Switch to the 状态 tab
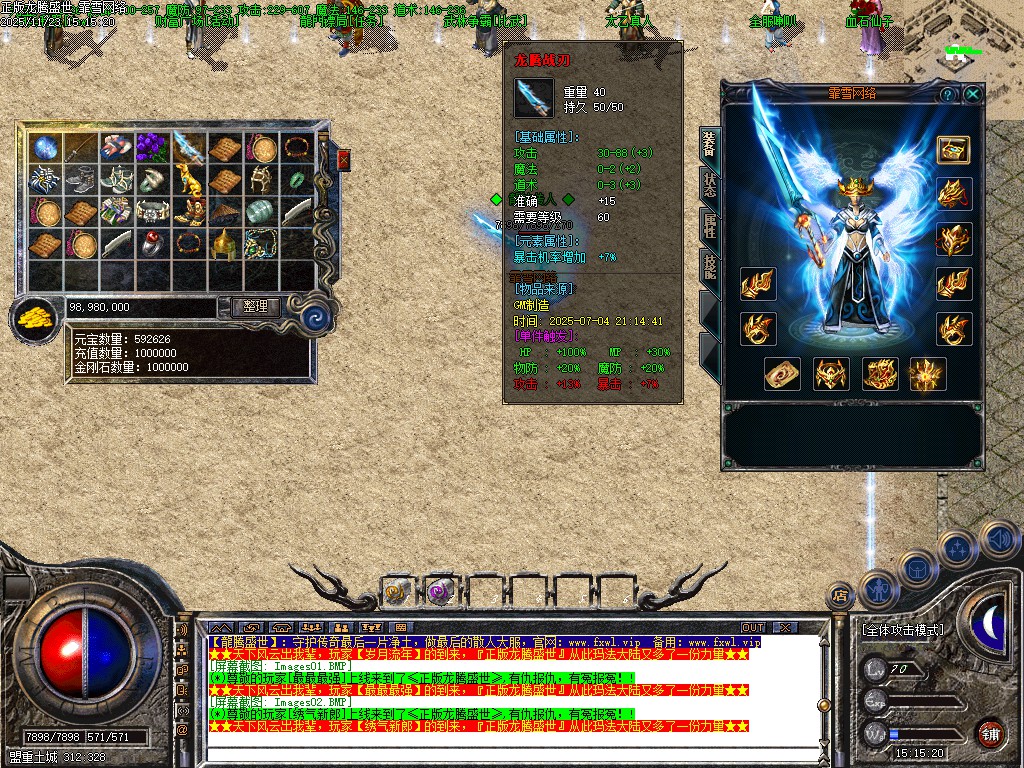Screen dimensions: 1024x768 click(x=709, y=186)
